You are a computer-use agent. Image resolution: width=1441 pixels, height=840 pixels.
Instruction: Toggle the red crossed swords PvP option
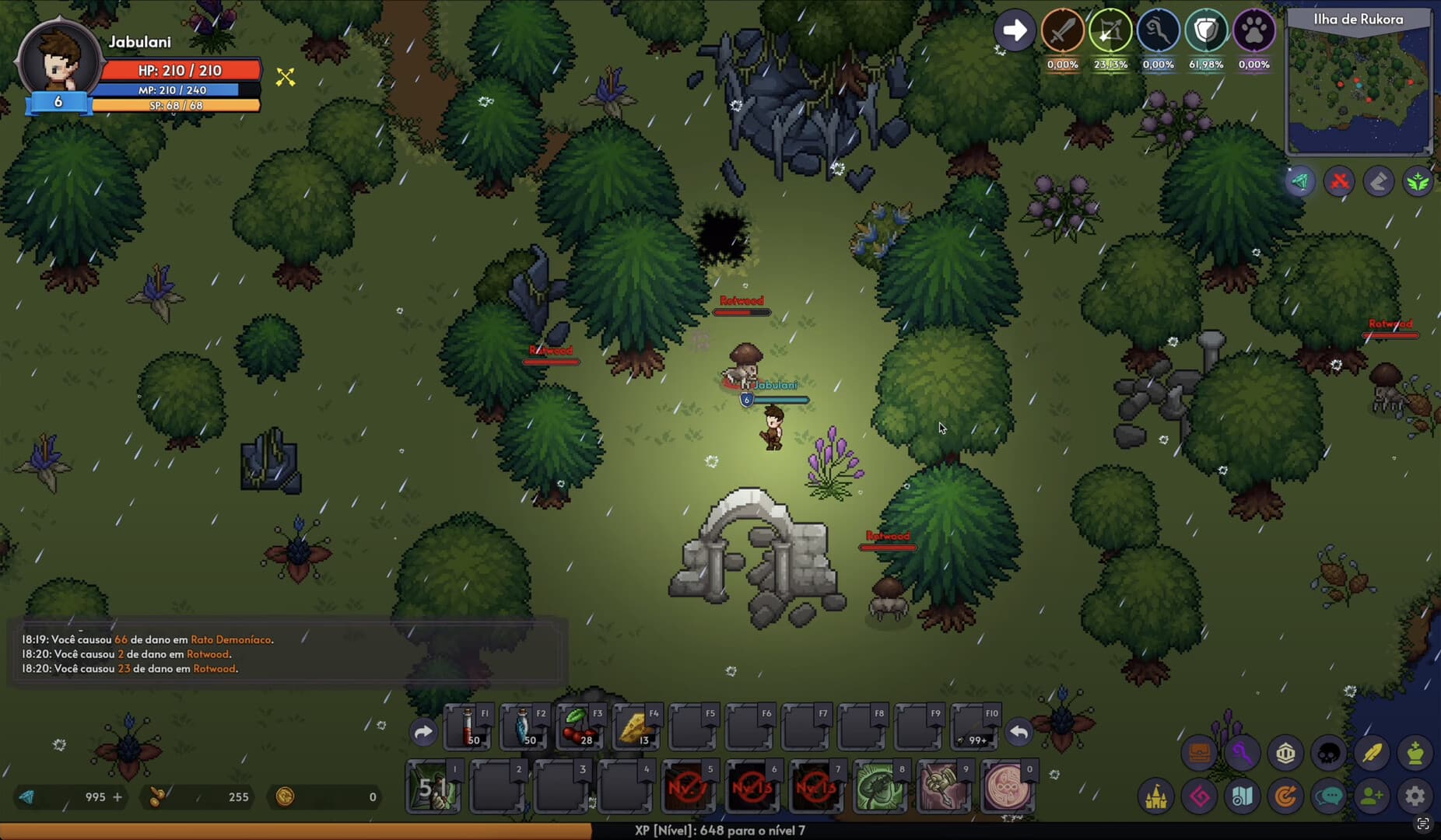pyautogui.click(x=1338, y=181)
